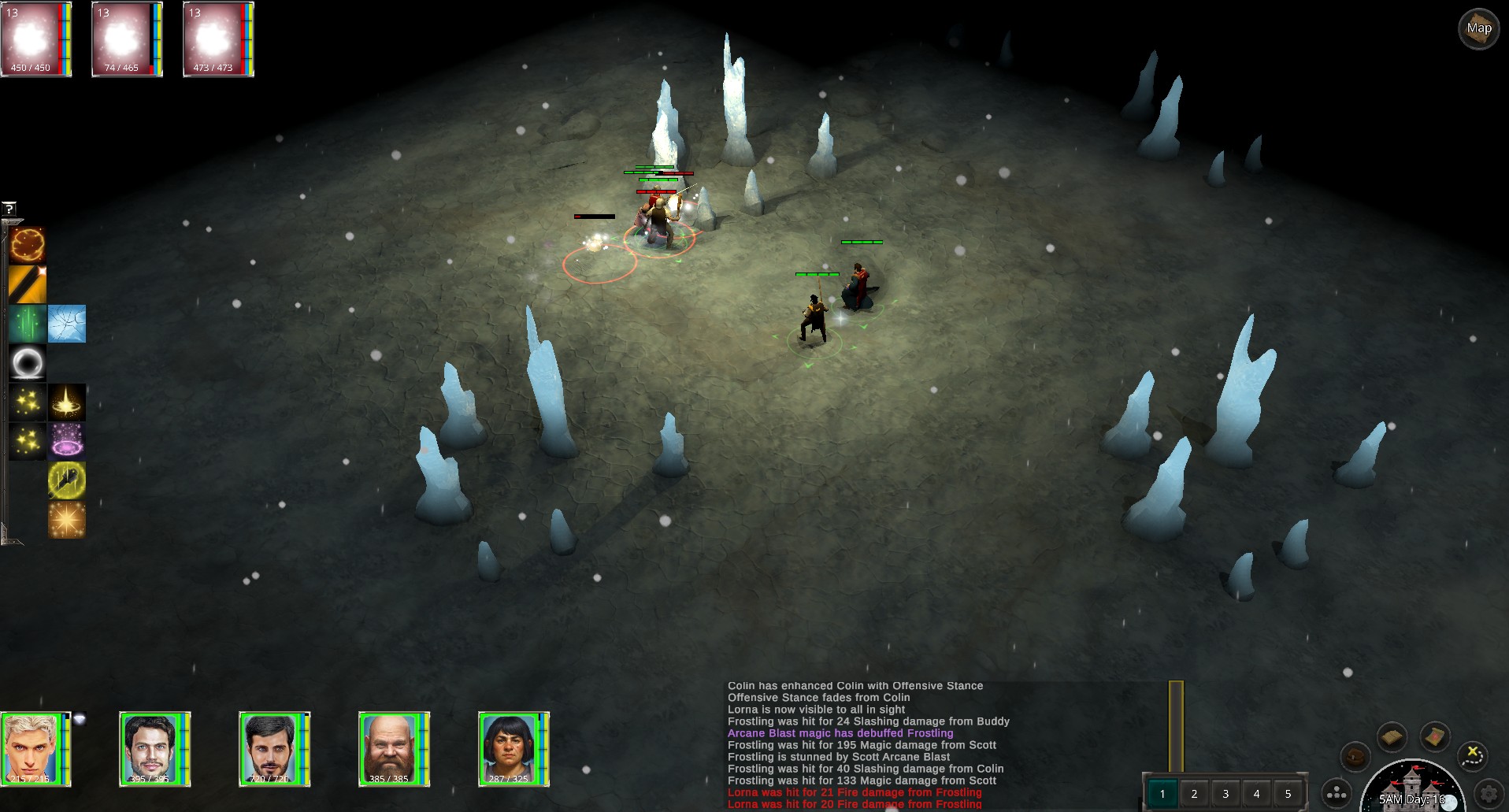The image size is (1509, 812).
Task: Open the Map button
Action: click(x=1478, y=29)
